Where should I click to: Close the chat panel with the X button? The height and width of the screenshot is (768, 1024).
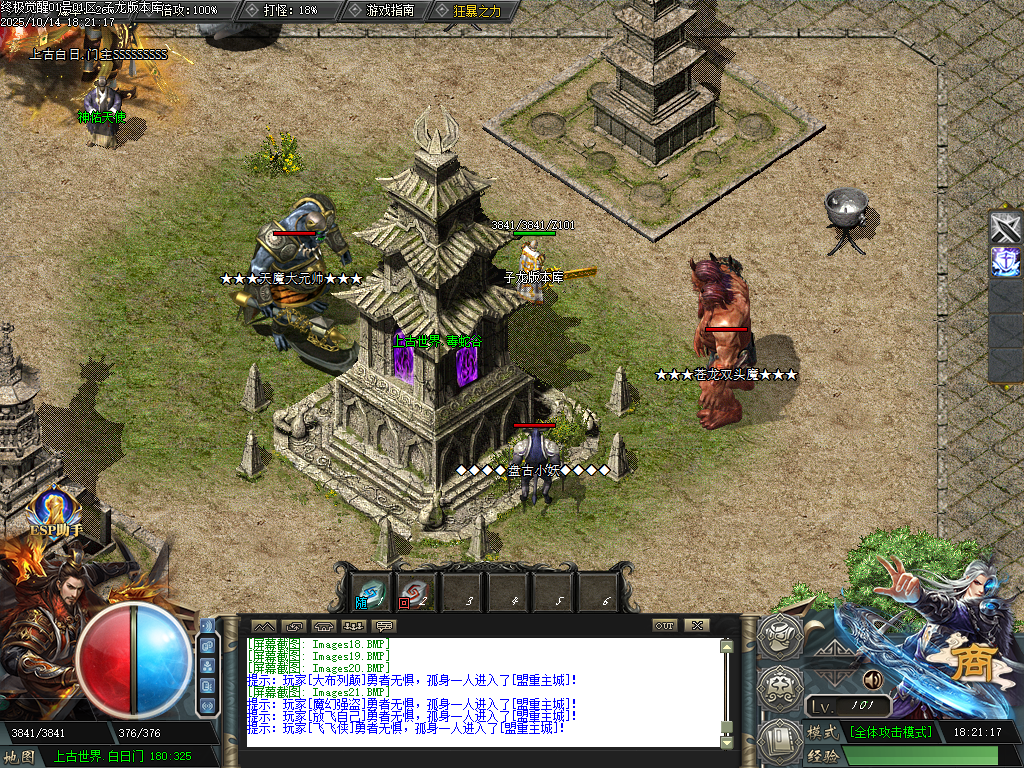pyautogui.click(x=696, y=625)
